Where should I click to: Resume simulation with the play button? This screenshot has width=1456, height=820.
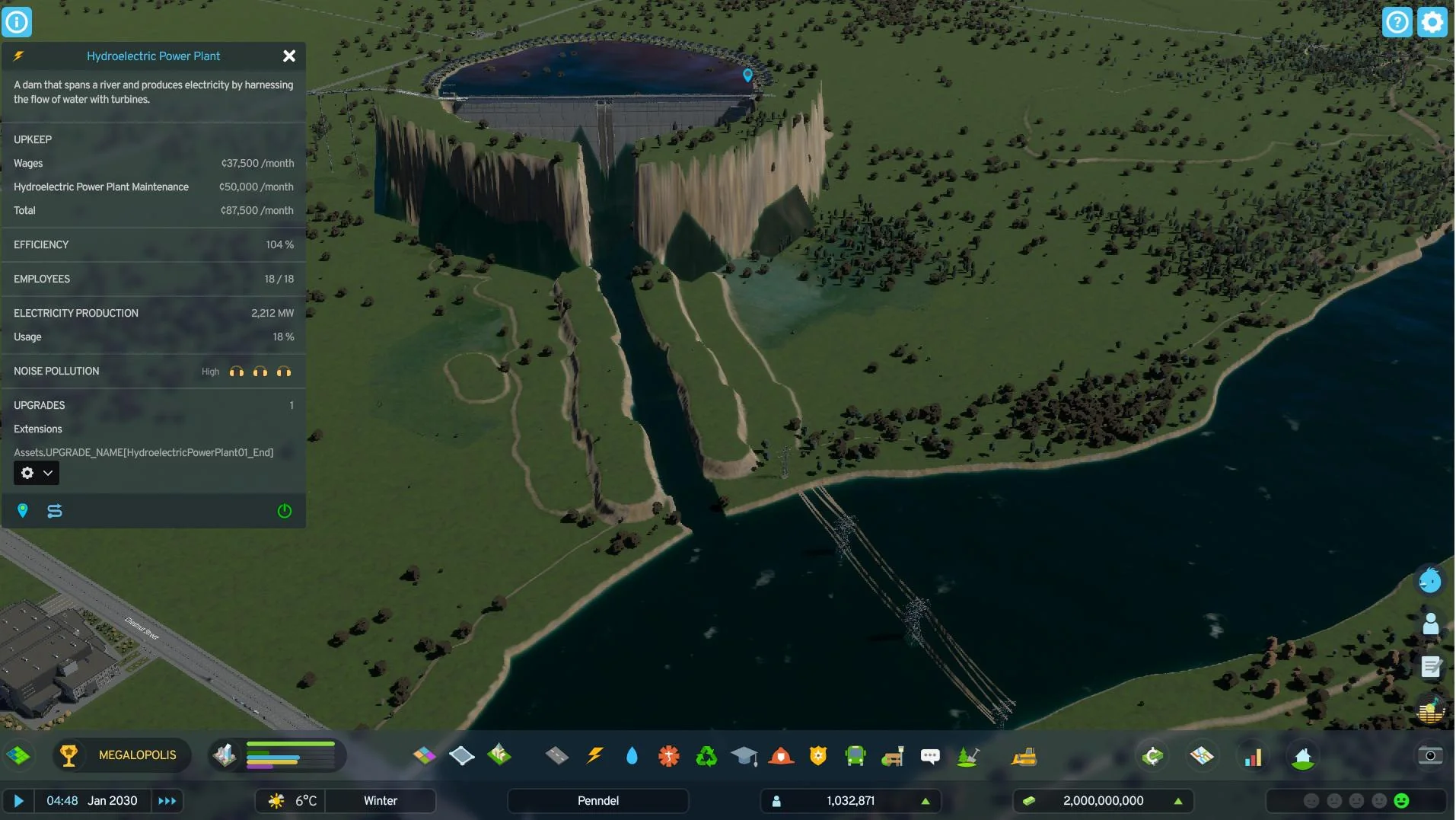coord(19,801)
